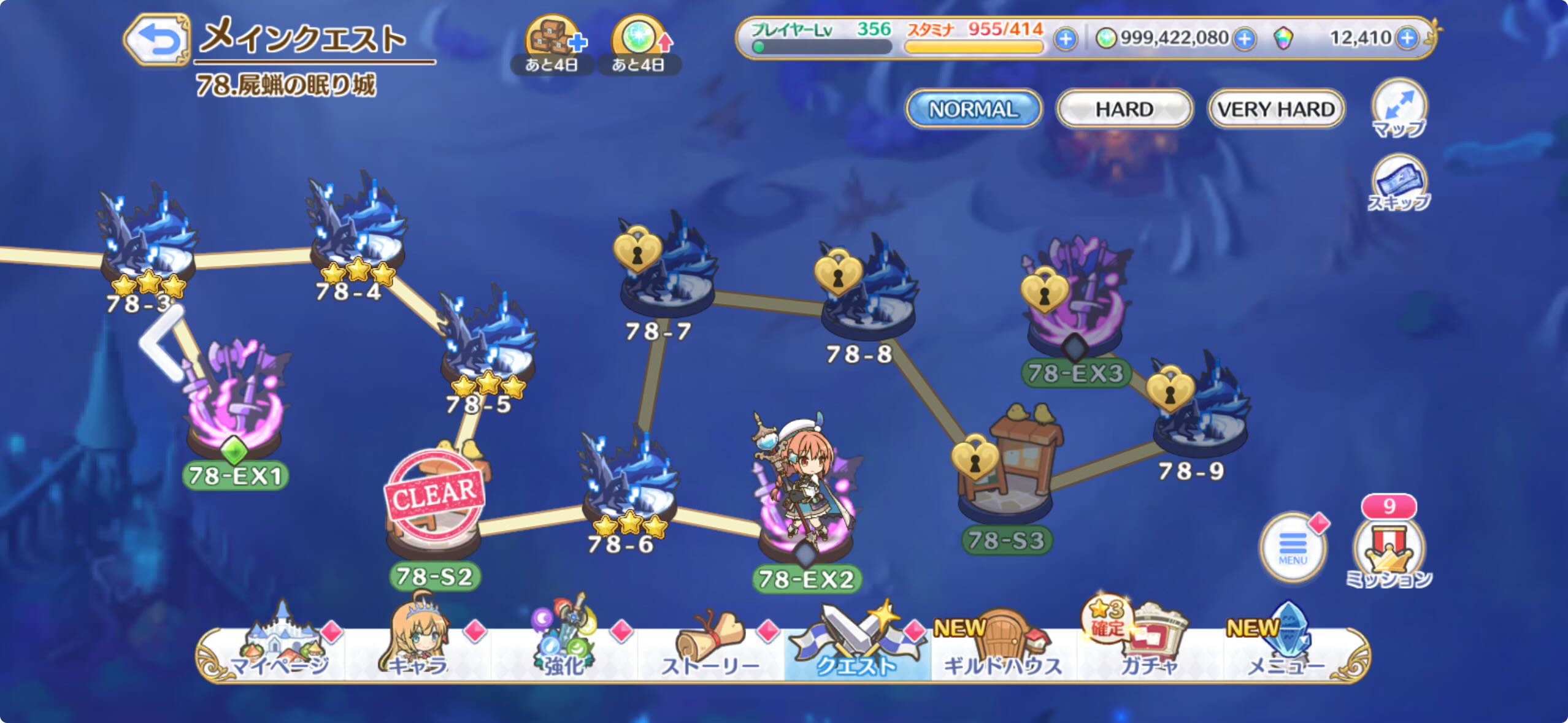Select the NORMAL difficulty tab
This screenshot has width=1568, height=723.
tap(973, 109)
